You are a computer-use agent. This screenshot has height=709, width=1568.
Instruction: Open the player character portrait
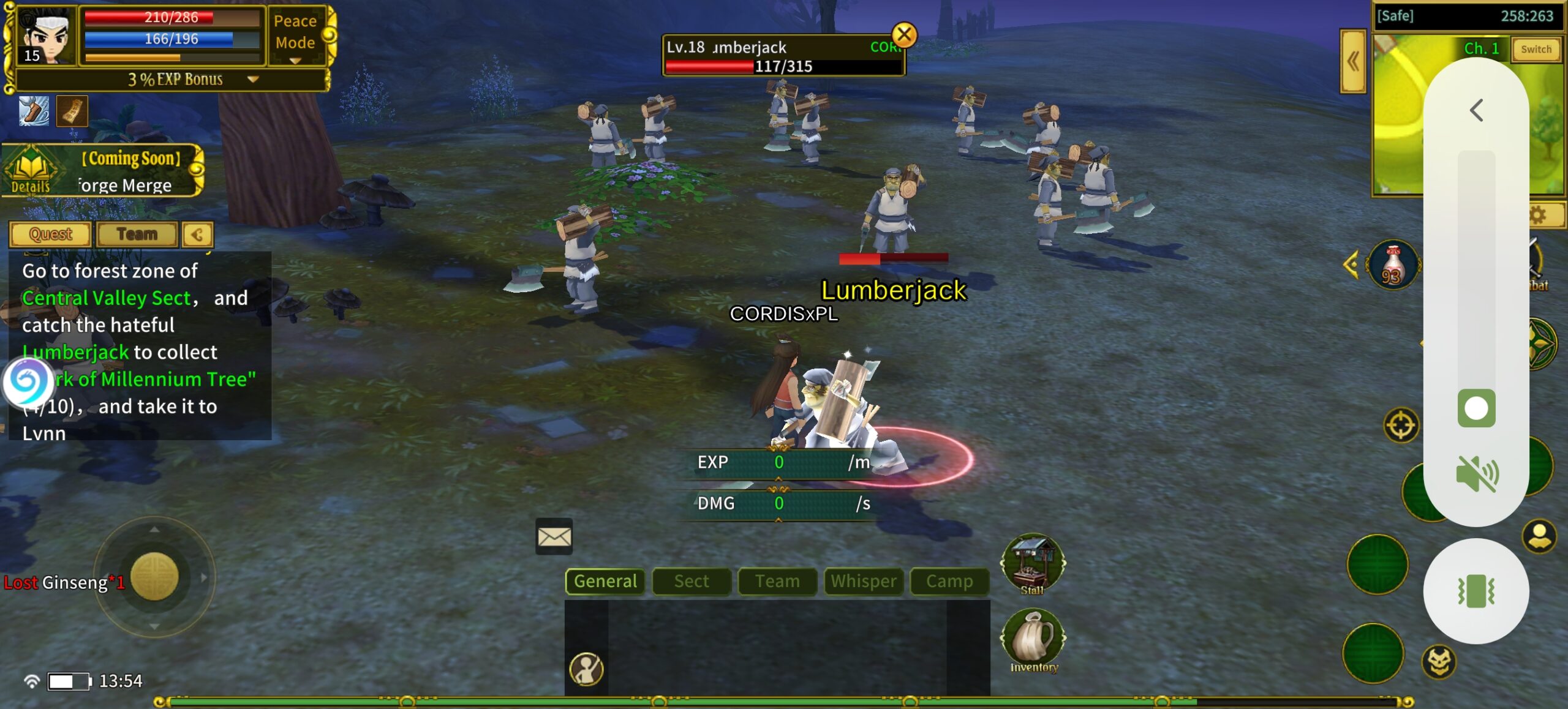45,36
